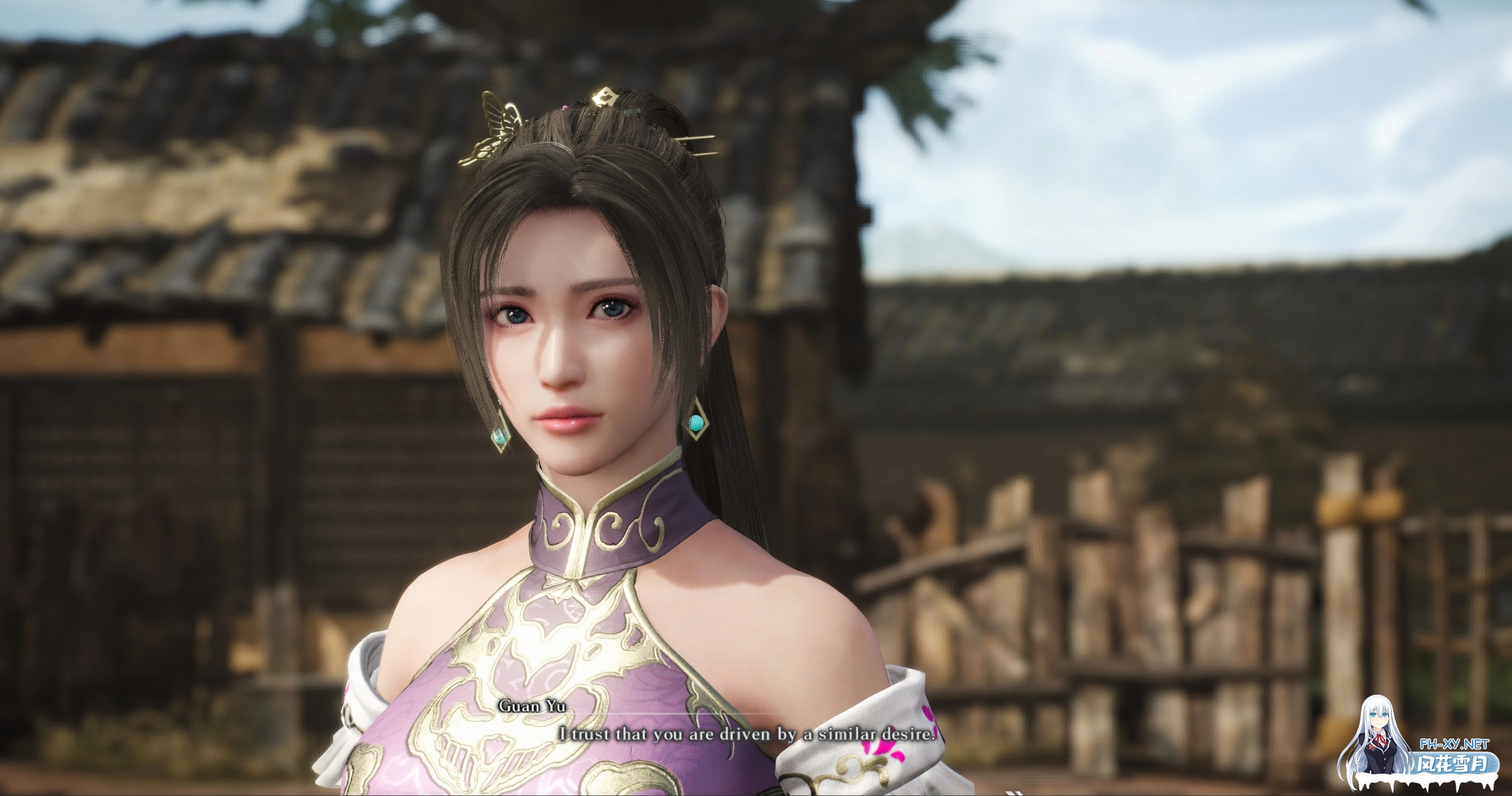Click the golden butterfly hairpin ornament
Screen dimensions: 1512x796
click(496, 118)
